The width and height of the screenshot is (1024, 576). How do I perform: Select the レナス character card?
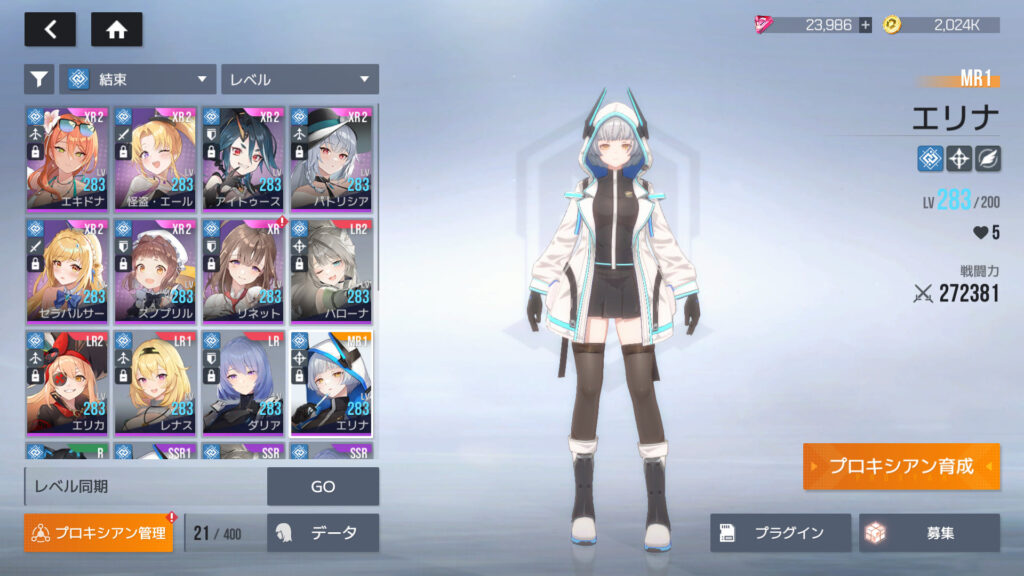tap(156, 382)
